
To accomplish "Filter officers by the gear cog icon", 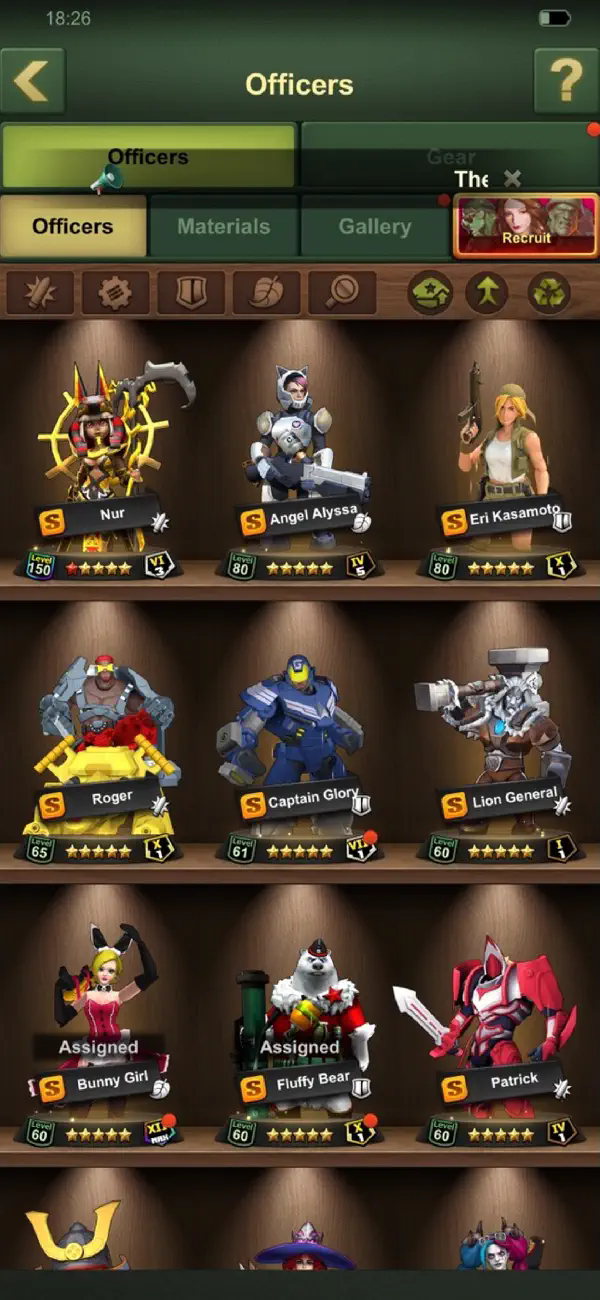I will [x=116, y=293].
